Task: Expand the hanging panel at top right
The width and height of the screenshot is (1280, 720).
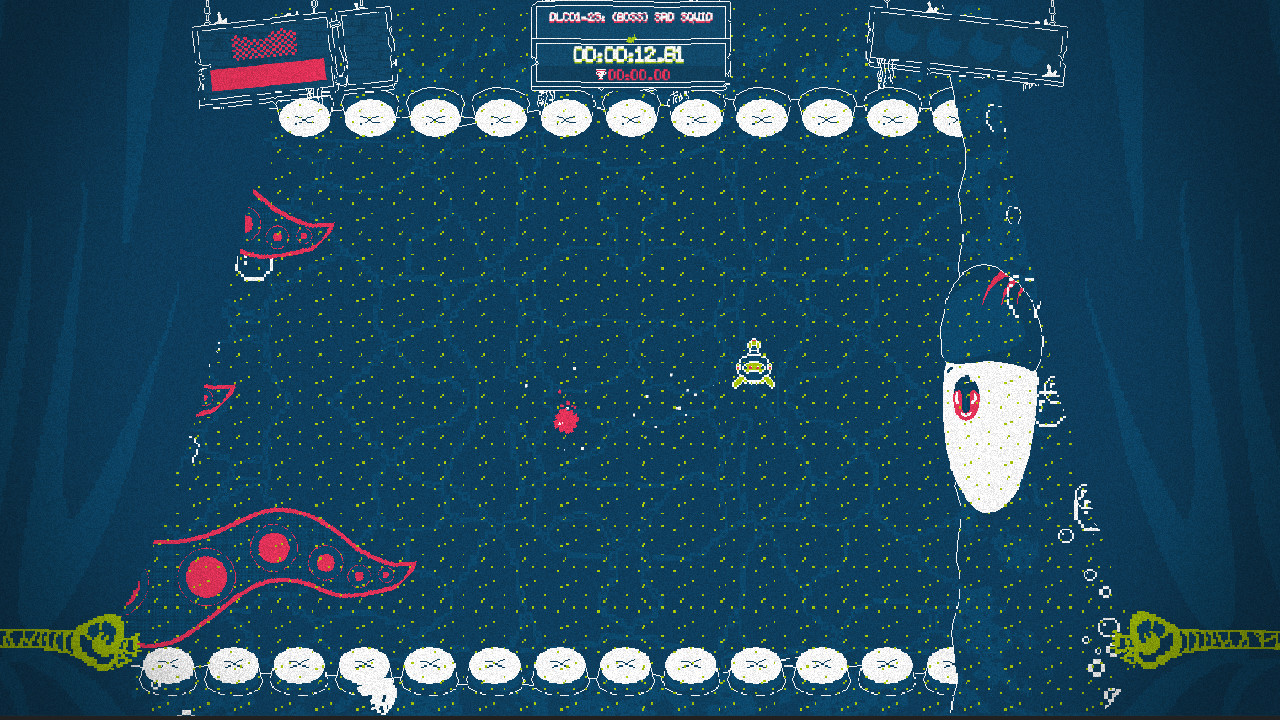Action: click(x=965, y=45)
